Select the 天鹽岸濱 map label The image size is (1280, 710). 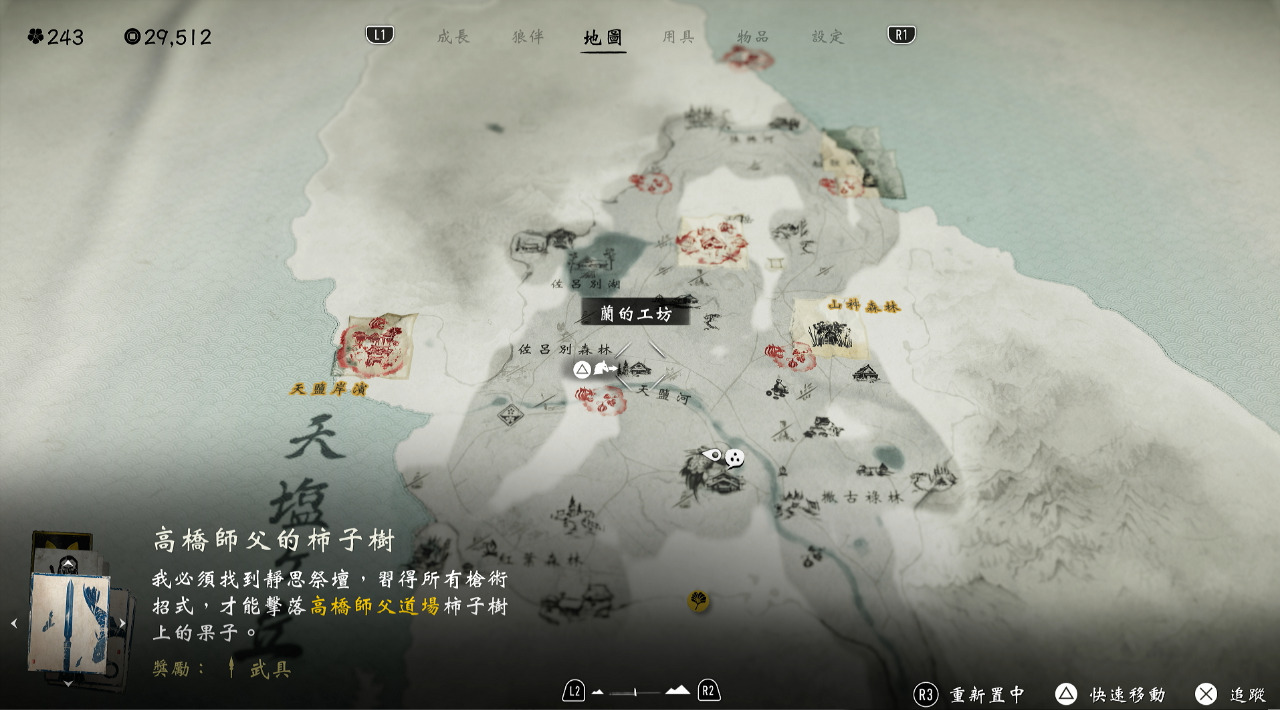click(328, 388)
